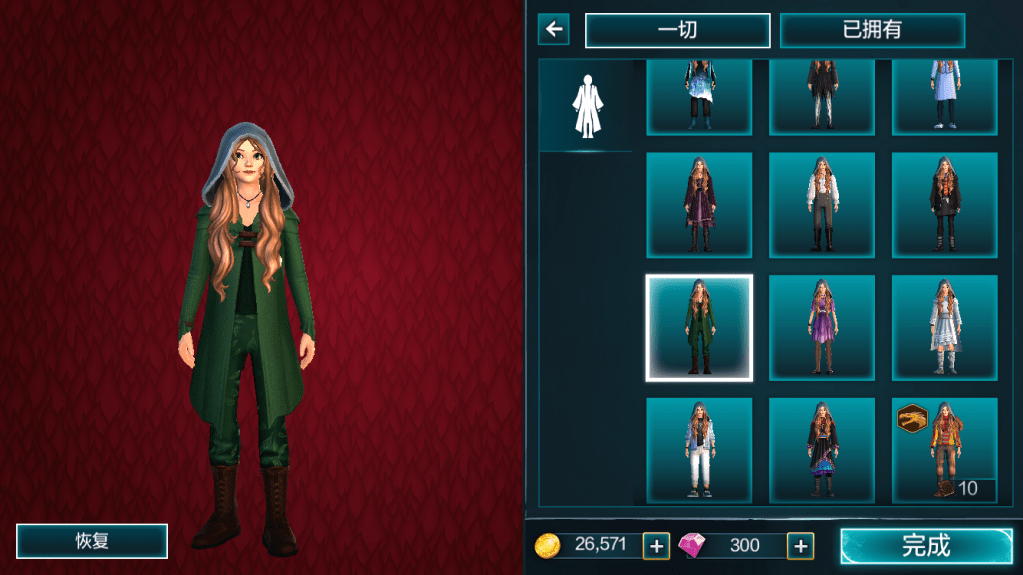The image size is (1023, 575).
Task: Confirm with the 完成 button
Action: 926,545
